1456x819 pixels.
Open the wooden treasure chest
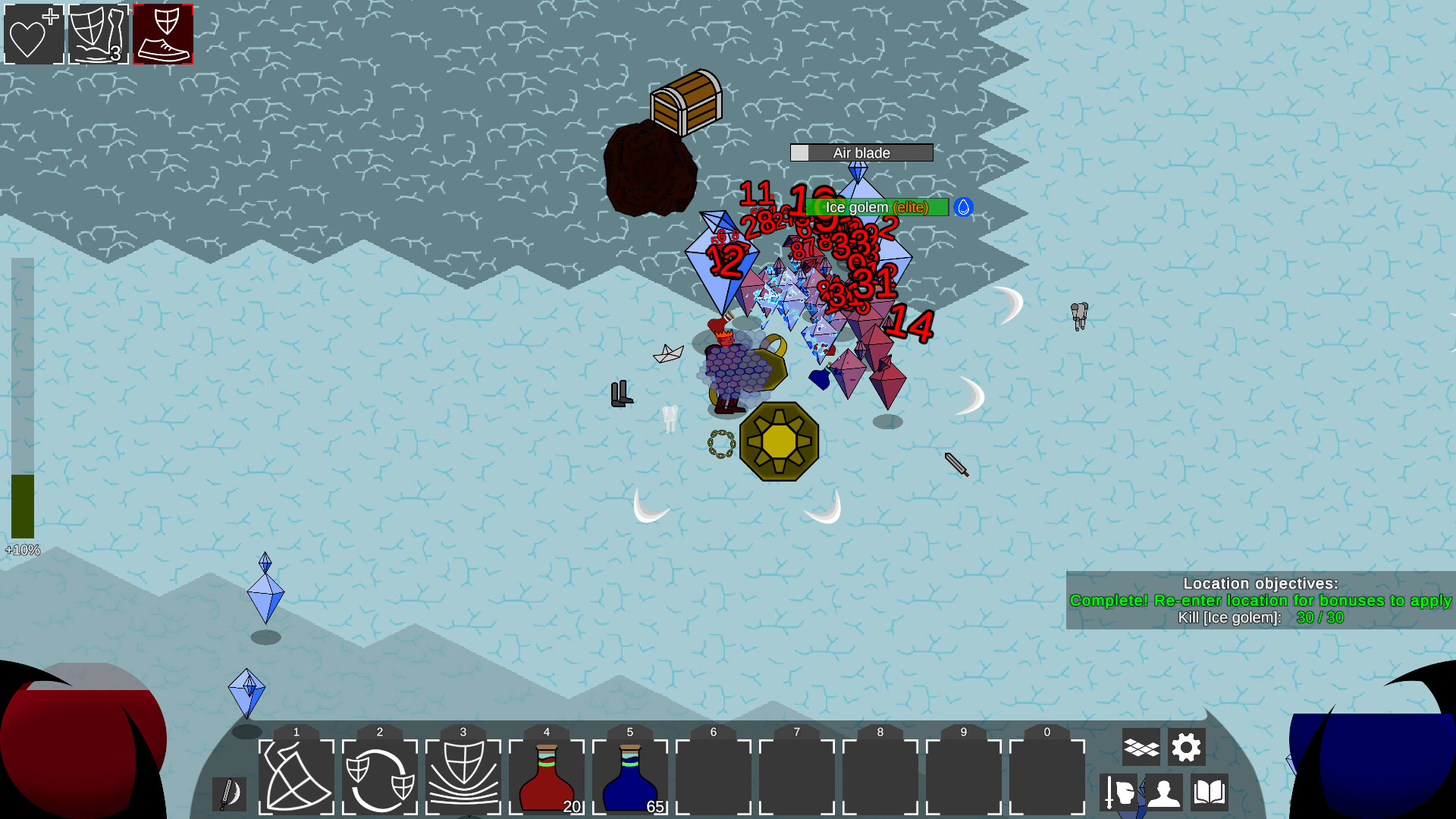685,102
